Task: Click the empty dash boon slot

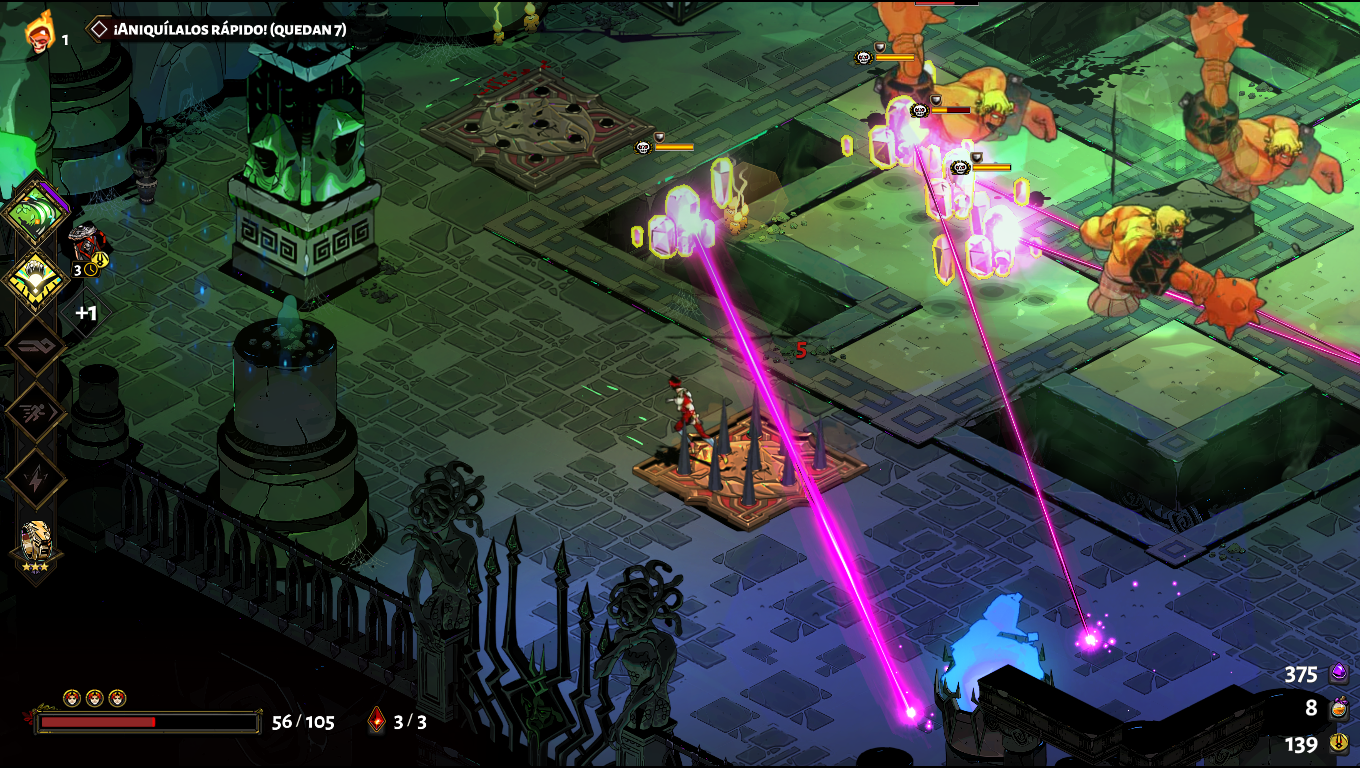Action: 36,413
